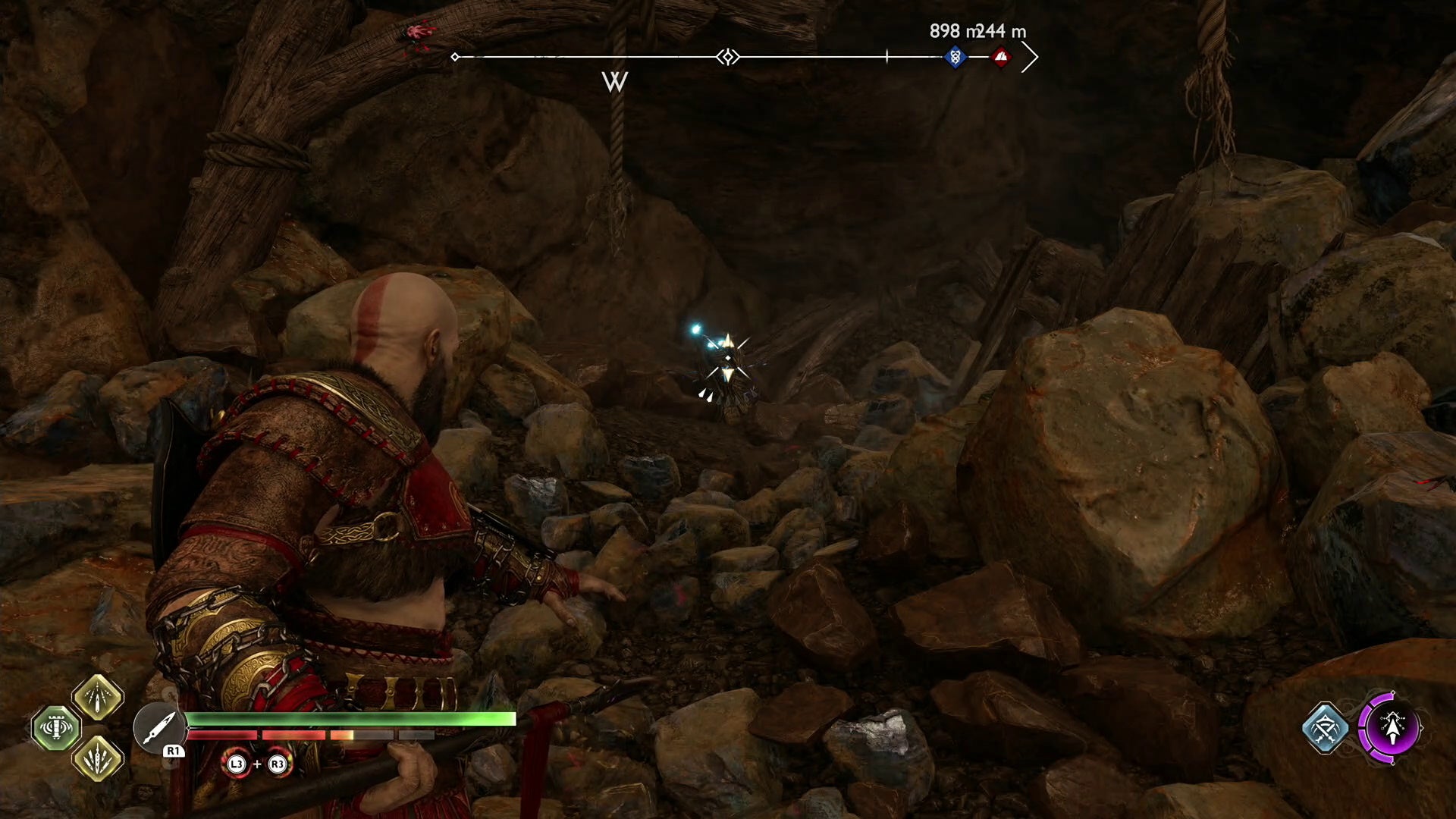Open the center diamond marker on the compass

726,55
